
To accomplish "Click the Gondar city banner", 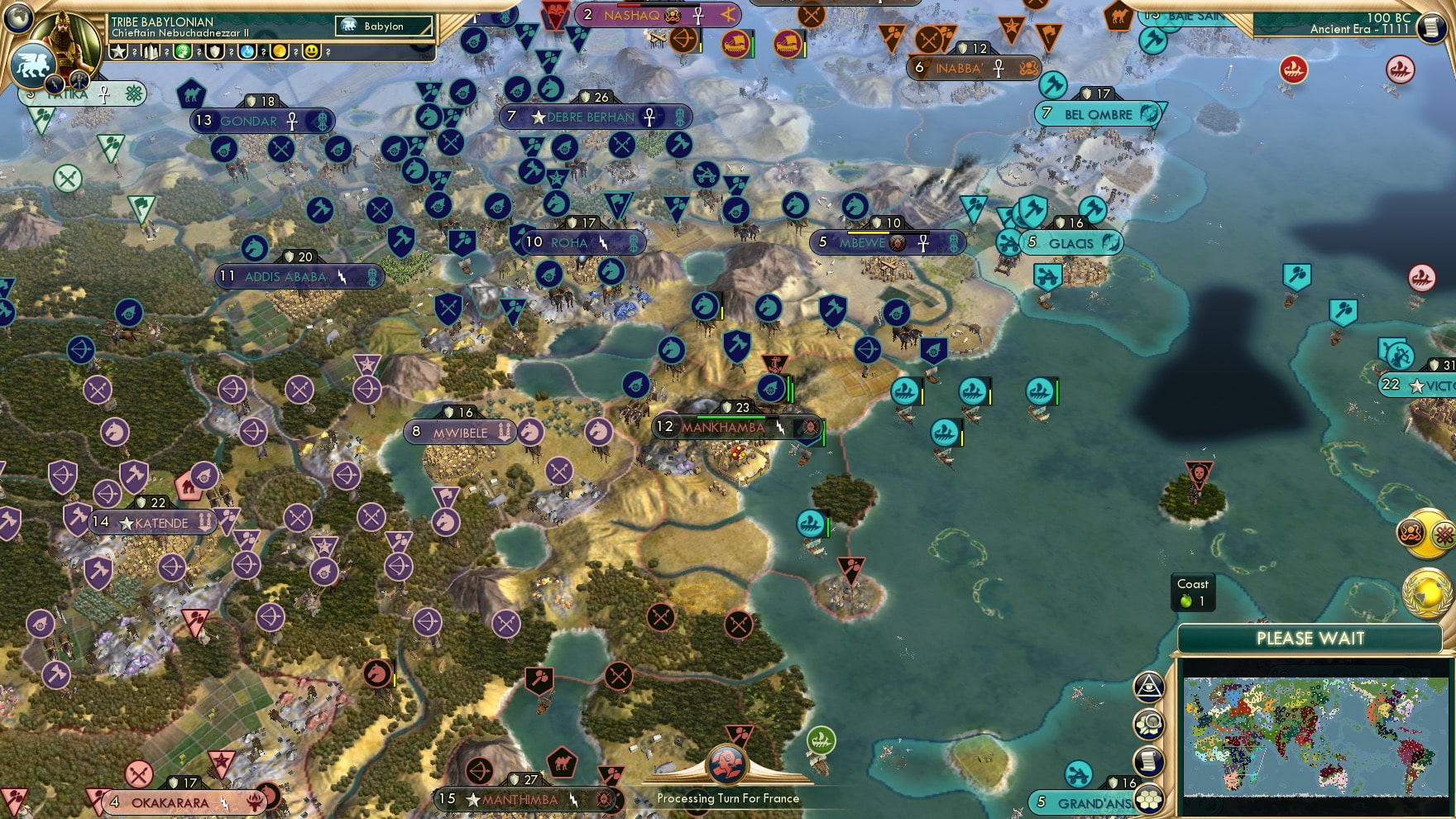I will [x=248, y=121].
